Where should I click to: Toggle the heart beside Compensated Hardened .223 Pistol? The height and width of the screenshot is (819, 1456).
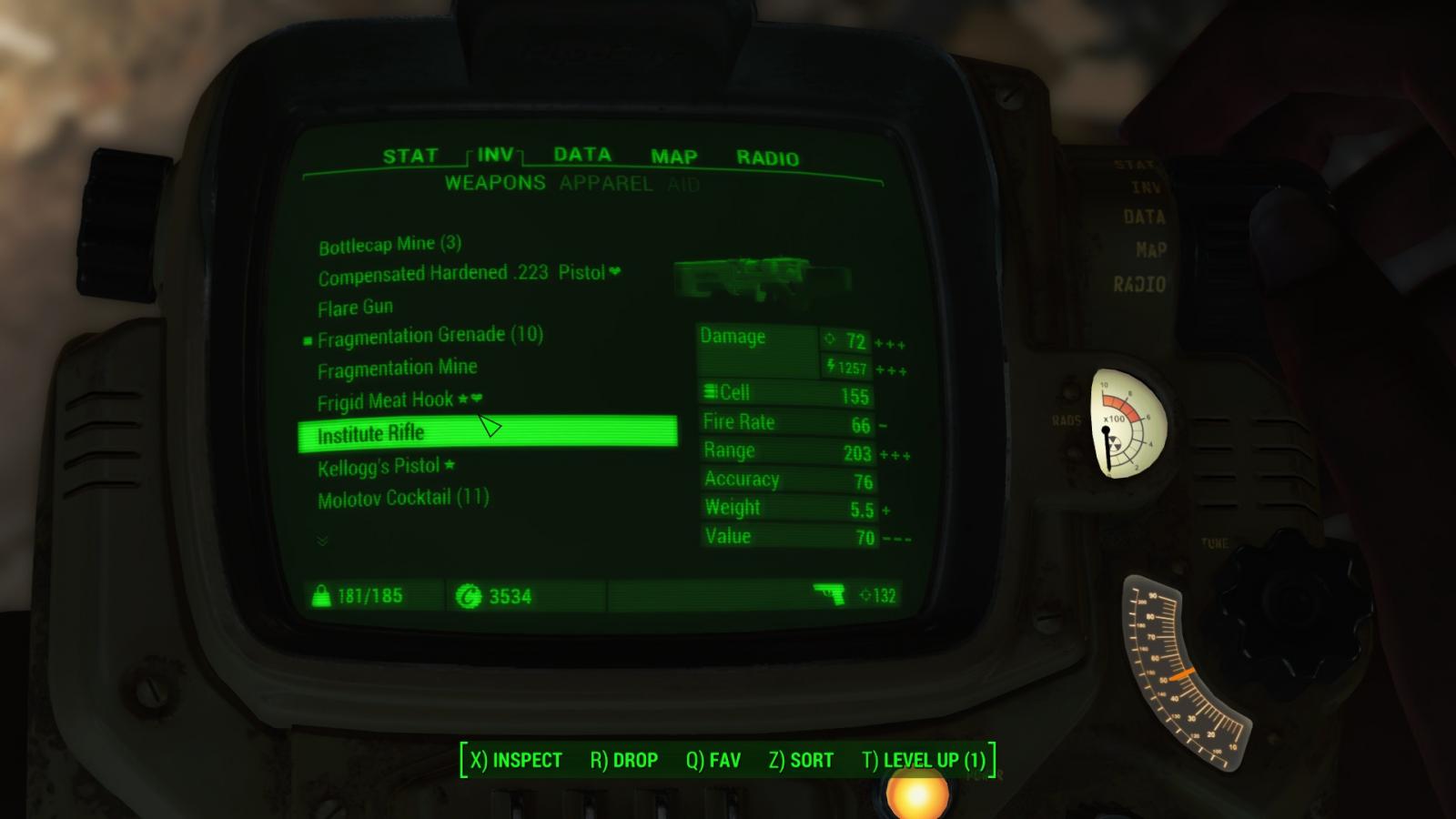615,272
